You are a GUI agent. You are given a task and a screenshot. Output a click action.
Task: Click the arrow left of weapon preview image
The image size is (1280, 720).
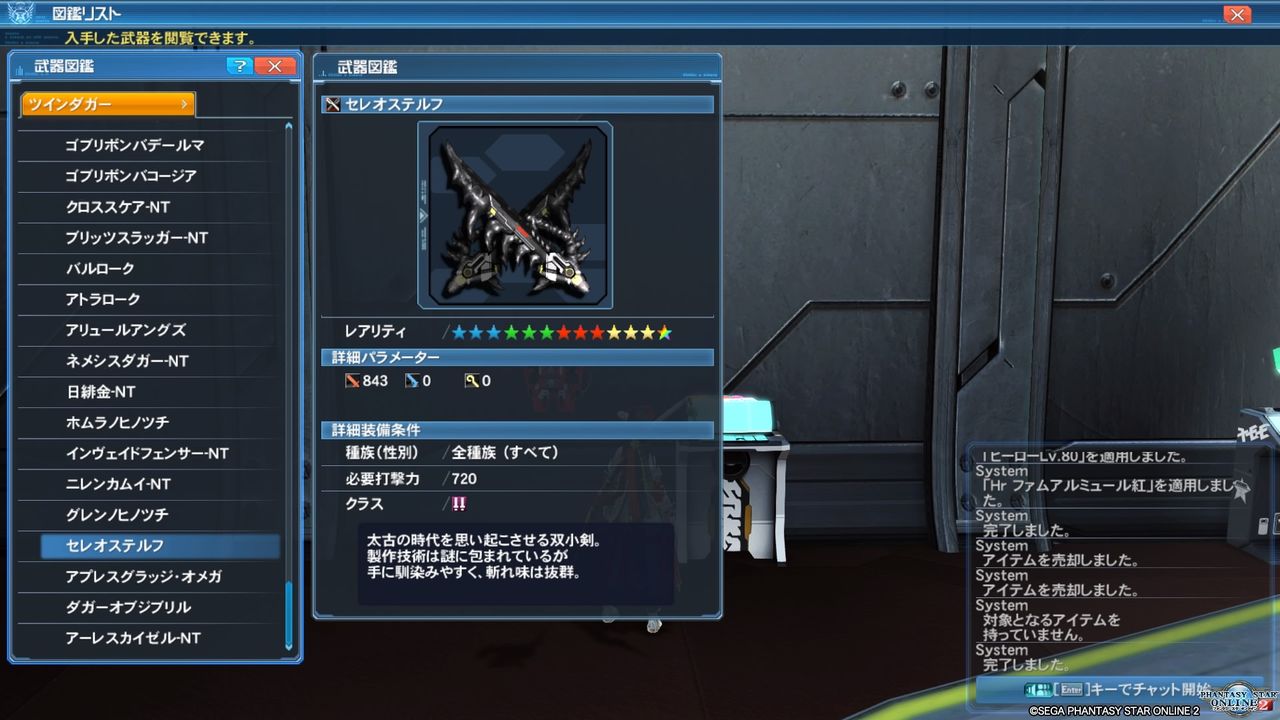point(423,214)
